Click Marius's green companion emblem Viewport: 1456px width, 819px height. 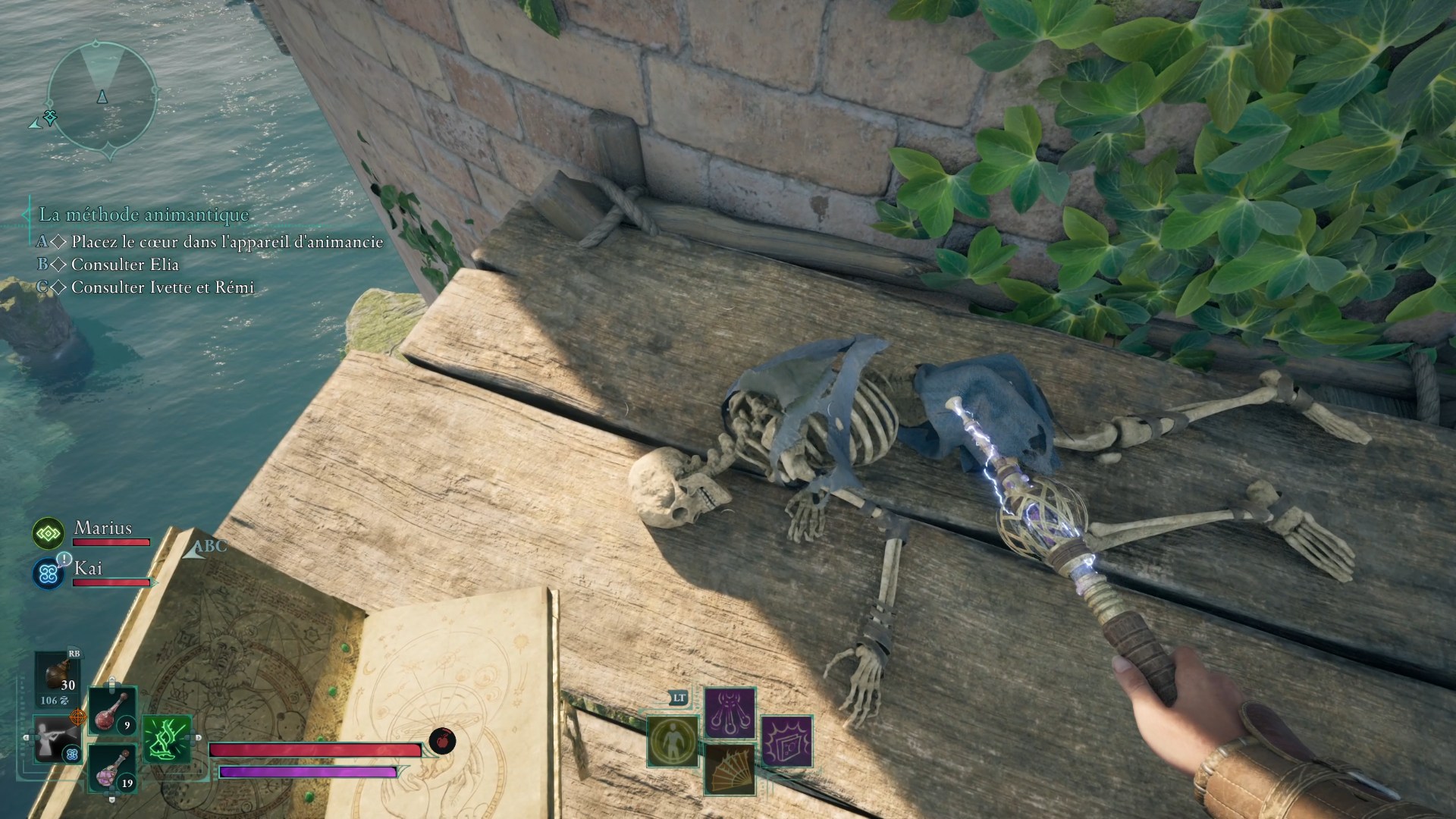[49, 534]
